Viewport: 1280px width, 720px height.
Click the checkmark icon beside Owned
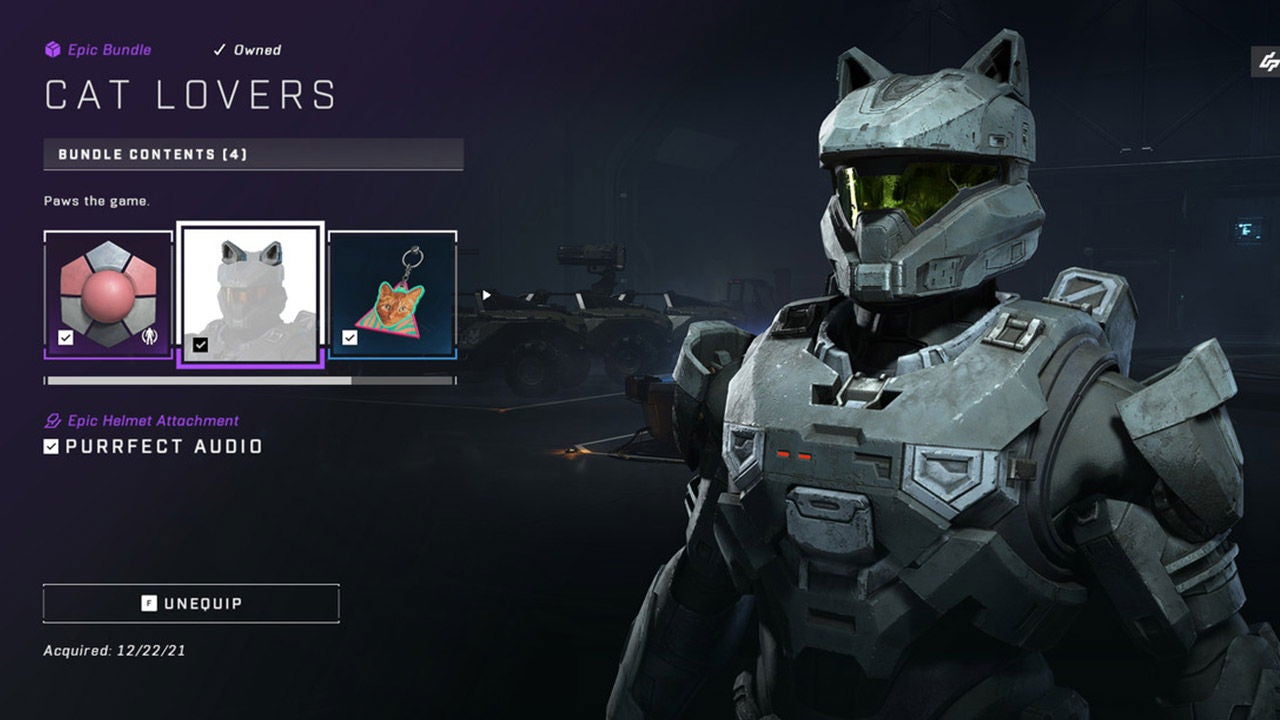[218, 49]
